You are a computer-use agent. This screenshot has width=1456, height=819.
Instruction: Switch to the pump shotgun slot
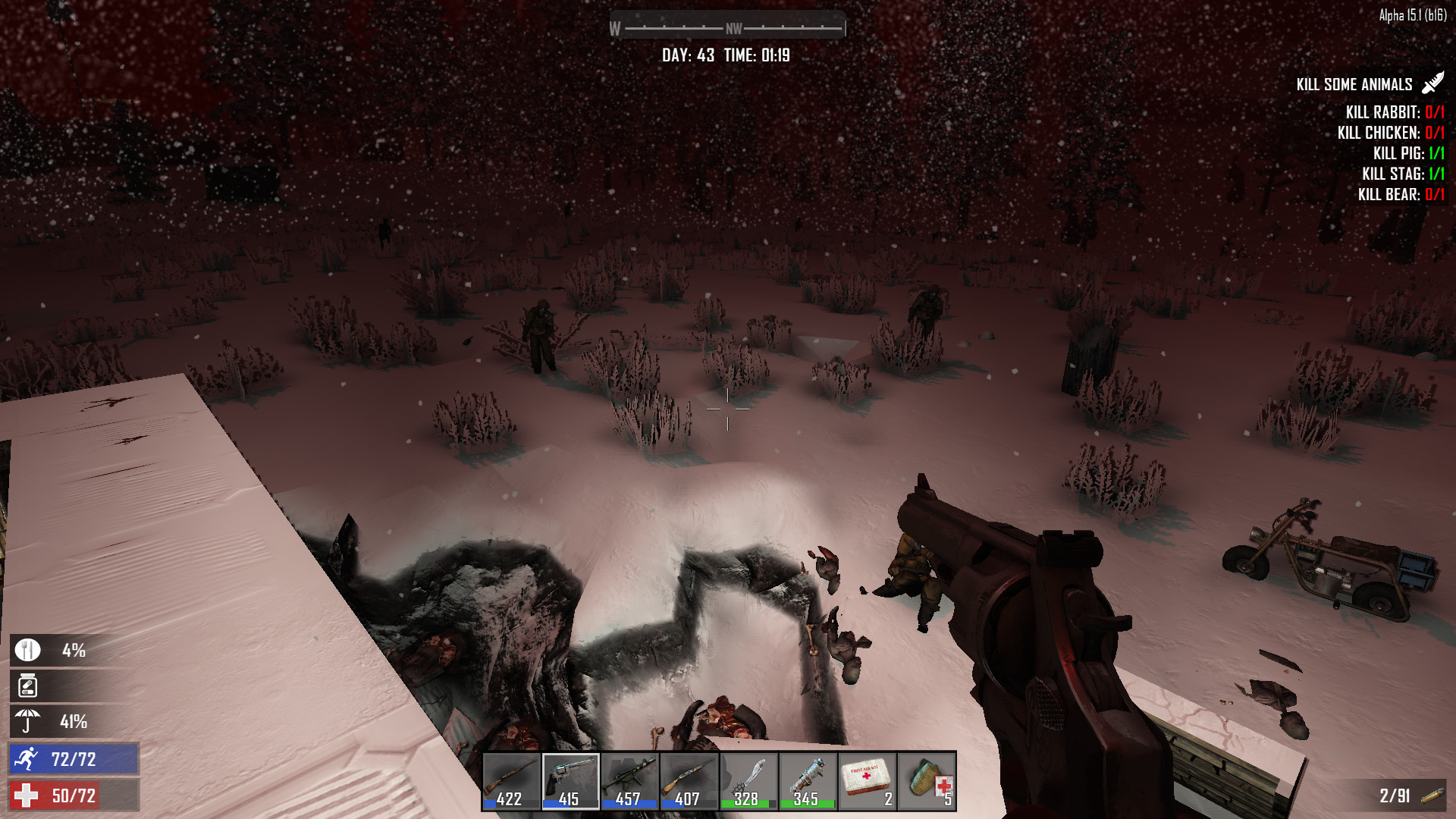click(x=689, y=781)
